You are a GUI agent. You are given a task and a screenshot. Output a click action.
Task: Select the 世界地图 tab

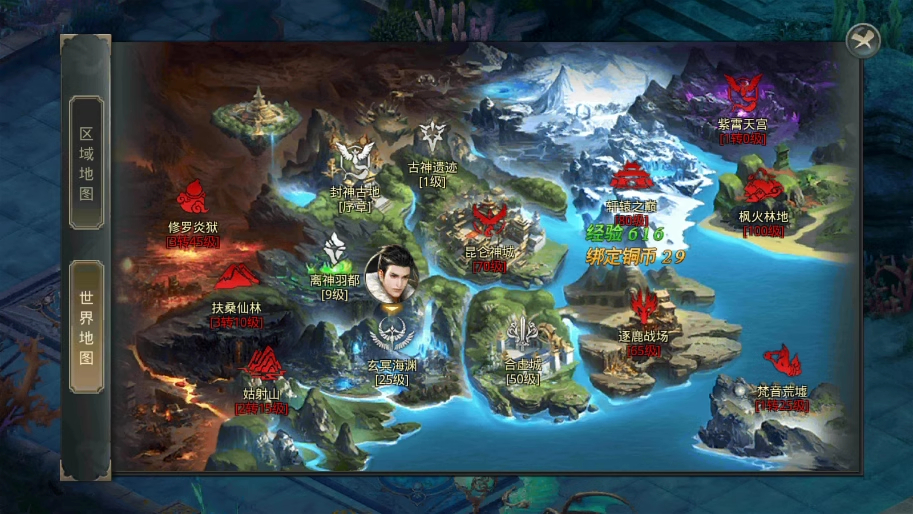point(86,327)
